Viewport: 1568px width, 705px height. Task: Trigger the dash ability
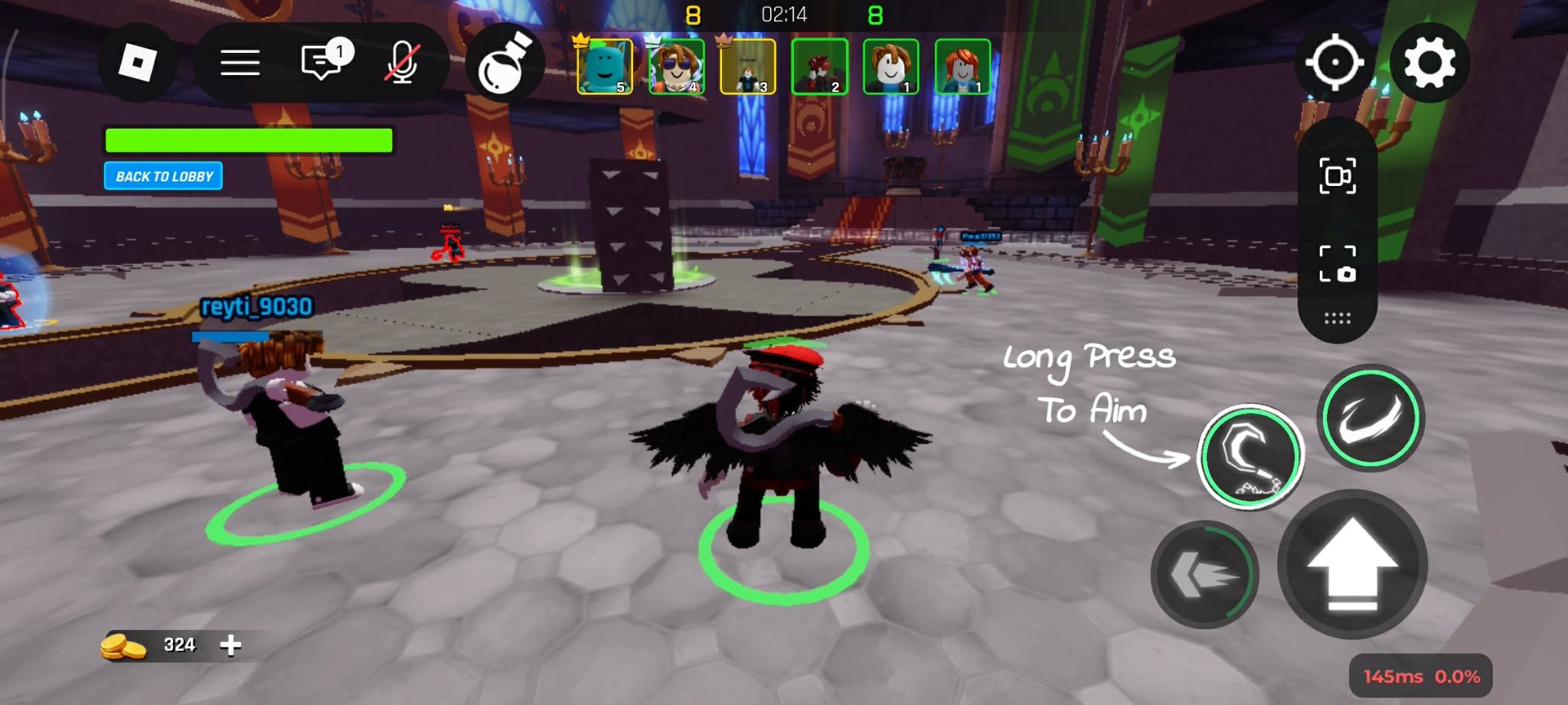1204,574
